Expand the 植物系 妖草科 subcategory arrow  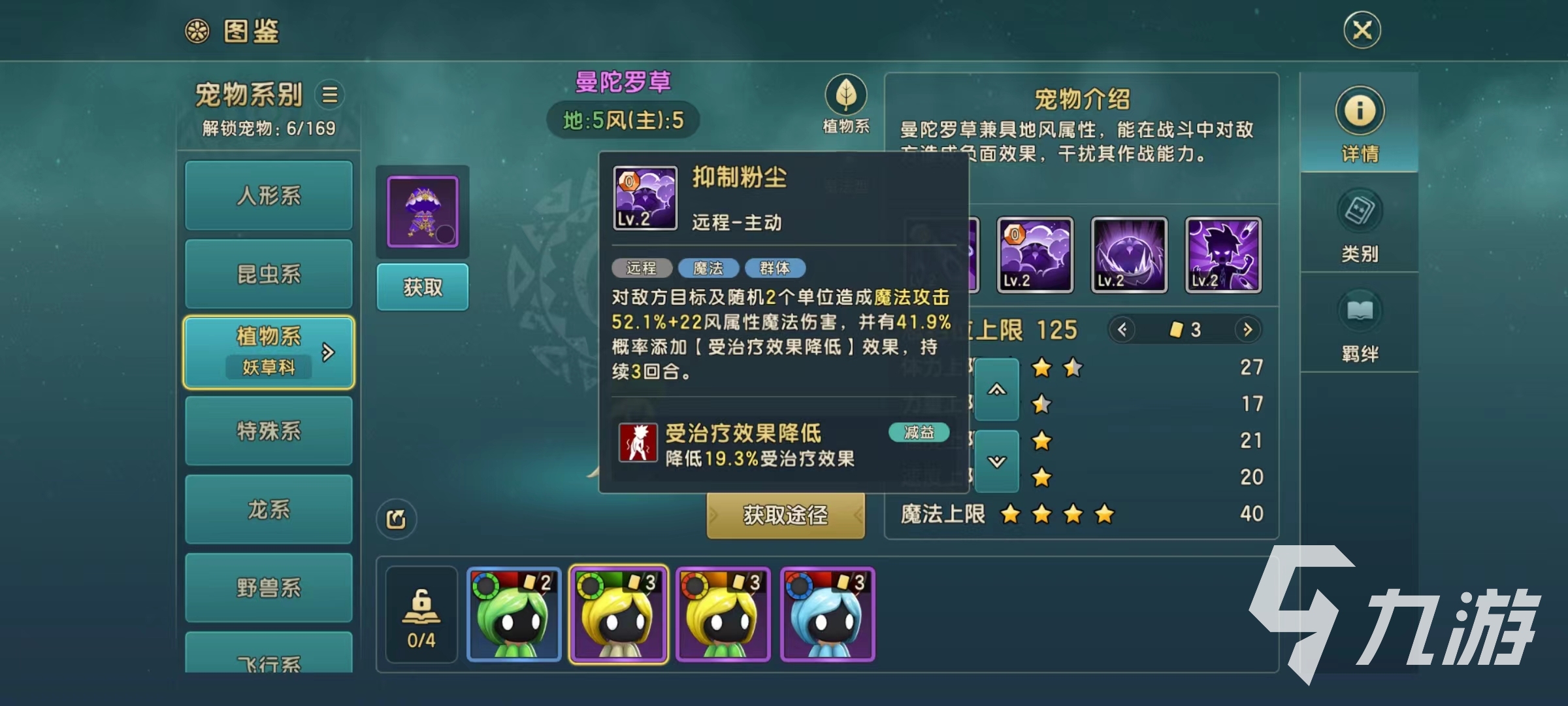pyautogui.click(x=328, y=353)
